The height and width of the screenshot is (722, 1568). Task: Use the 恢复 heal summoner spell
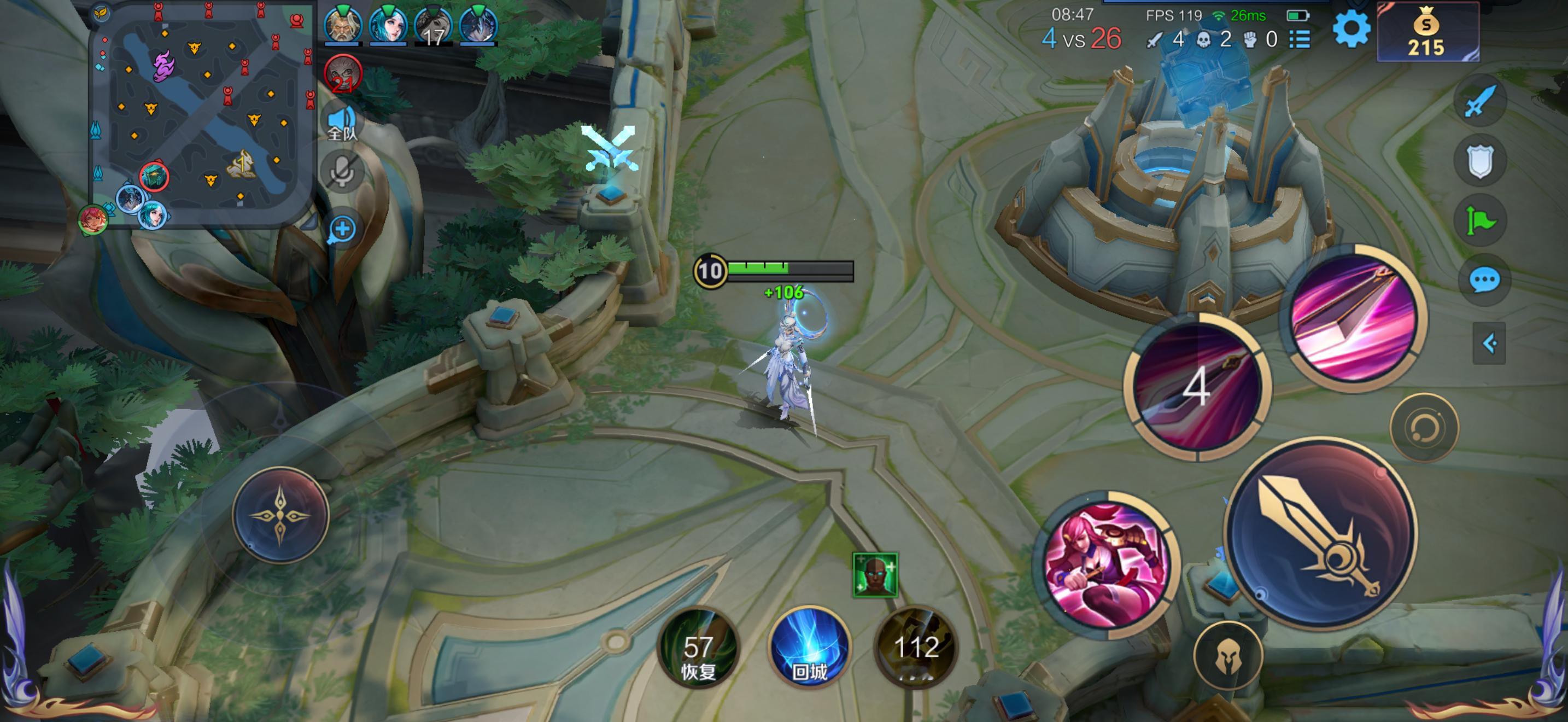pos(698,648)
